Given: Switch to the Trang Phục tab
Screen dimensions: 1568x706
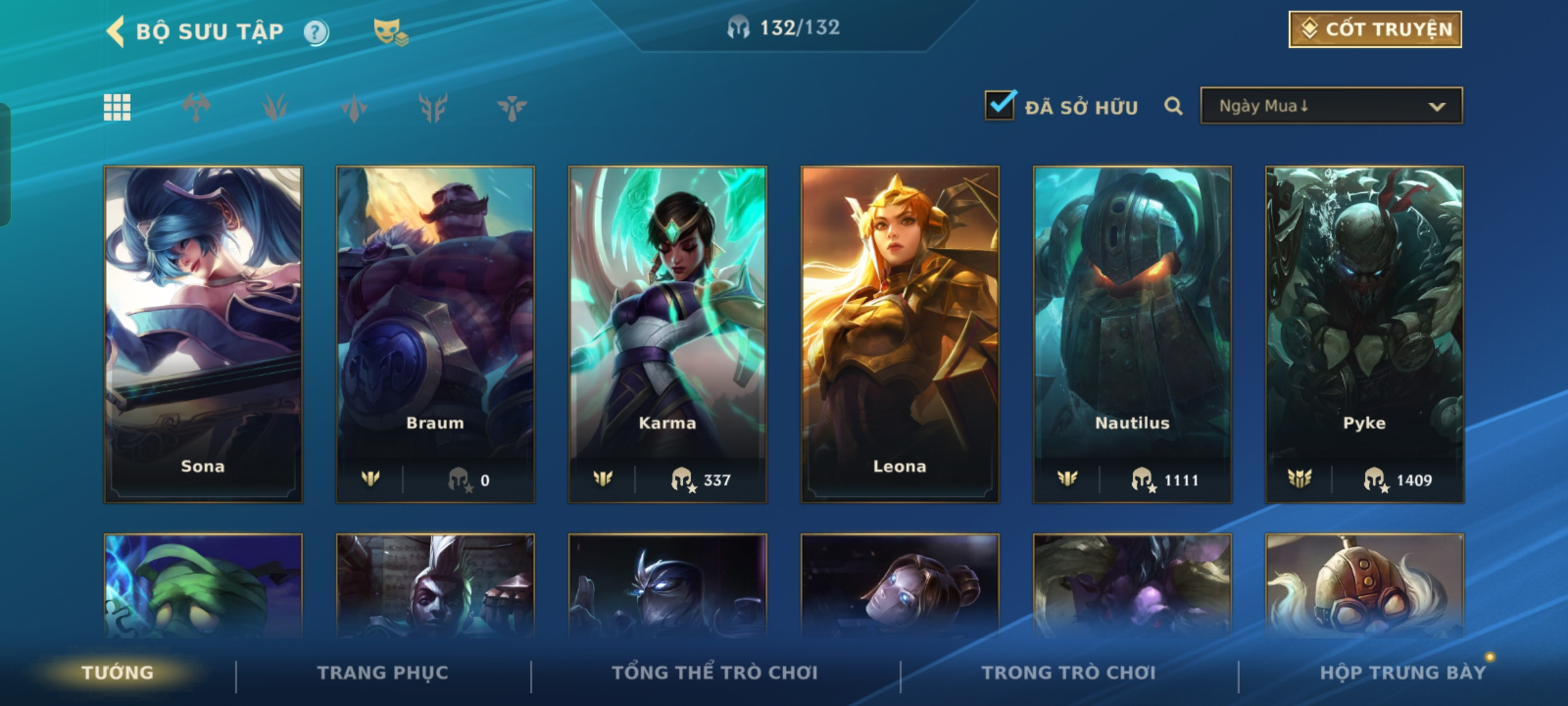Looking at the screenshot, I should tap(383, 673).
